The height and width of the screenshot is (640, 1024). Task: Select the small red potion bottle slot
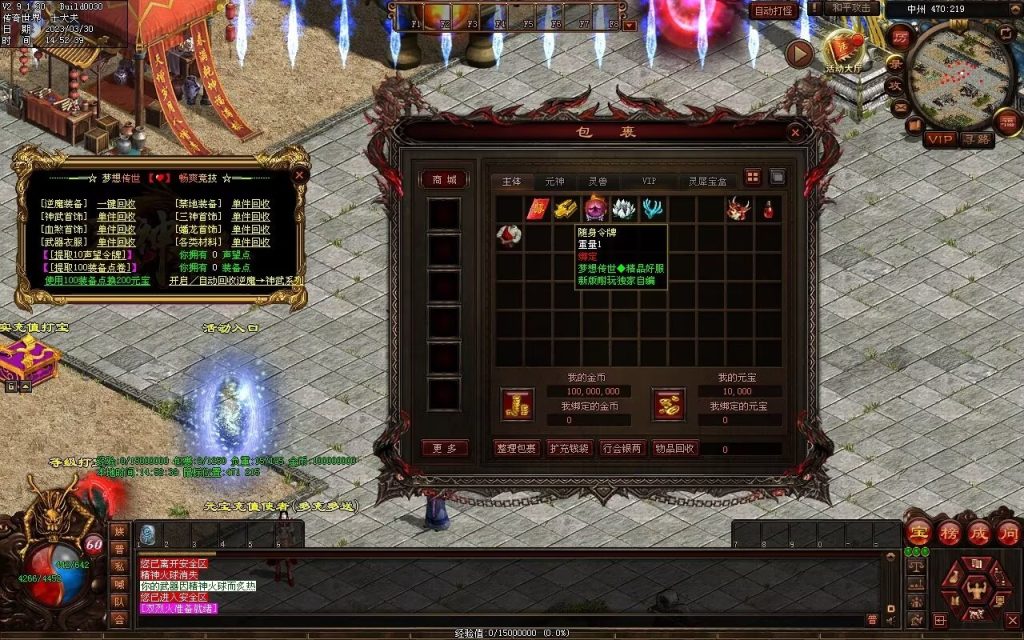pos(767,209)
